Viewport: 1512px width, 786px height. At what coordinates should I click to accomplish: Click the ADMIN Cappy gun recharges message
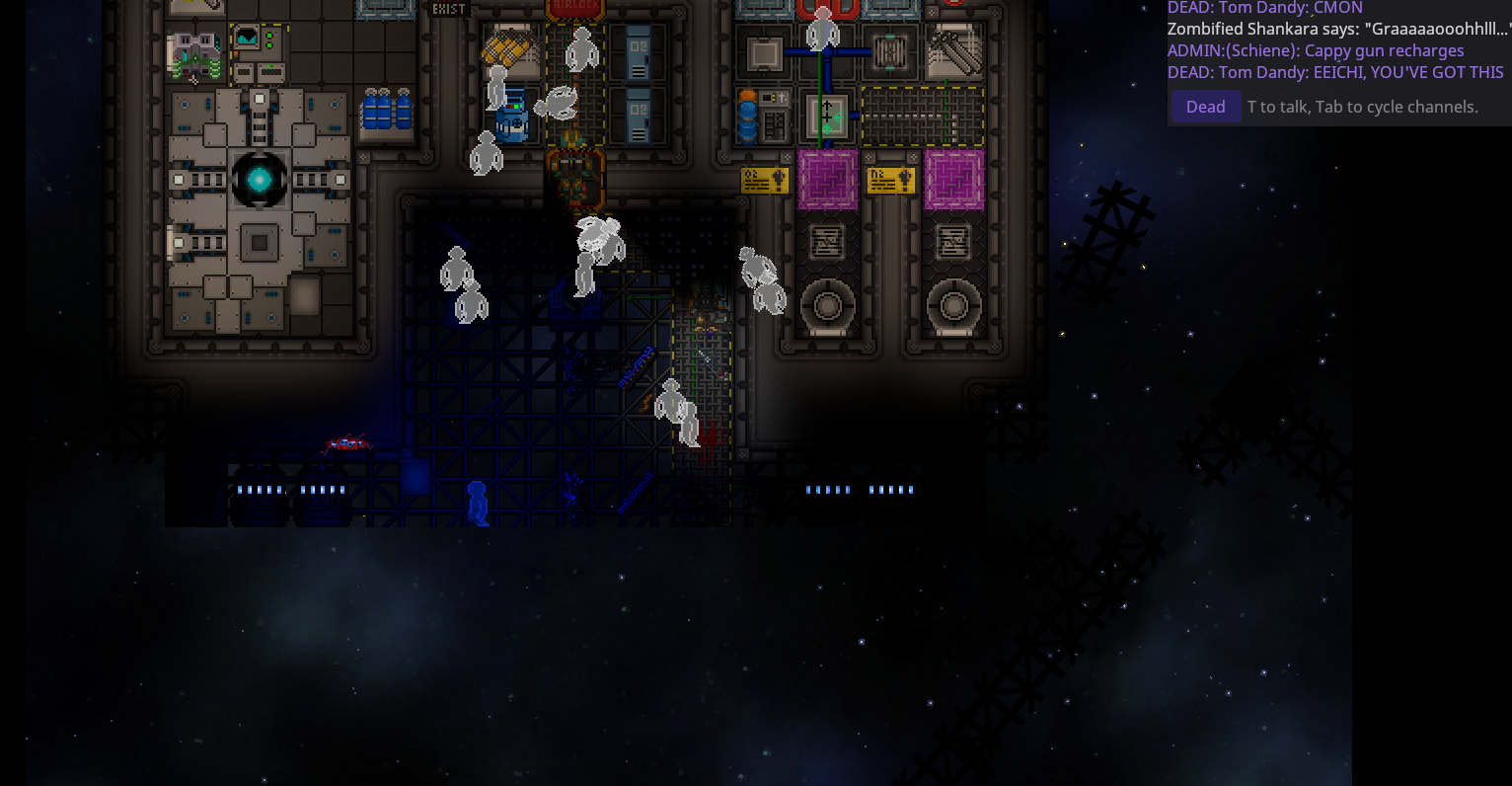(1318, 50)
